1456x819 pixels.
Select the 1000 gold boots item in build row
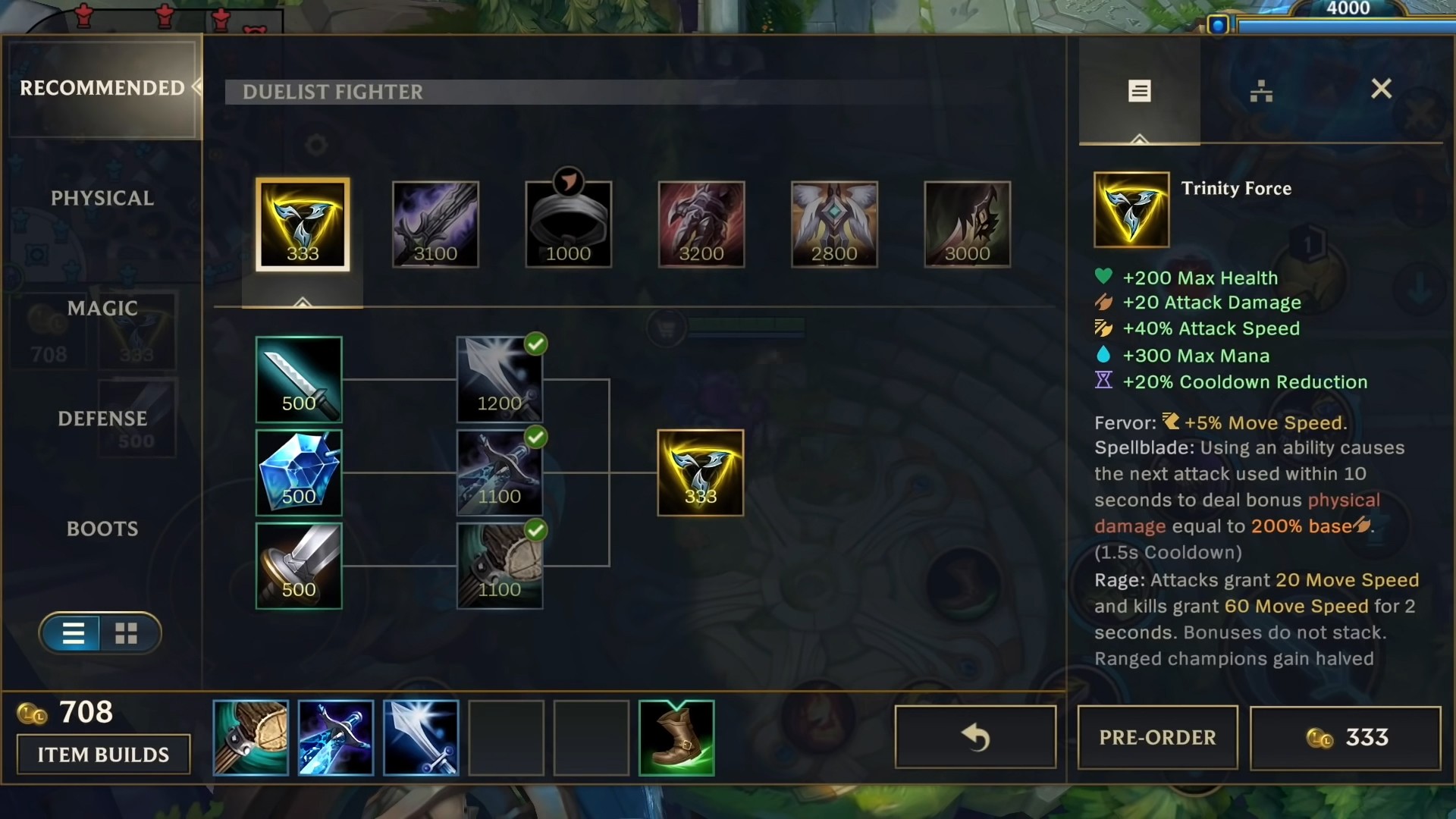[568, 224]
